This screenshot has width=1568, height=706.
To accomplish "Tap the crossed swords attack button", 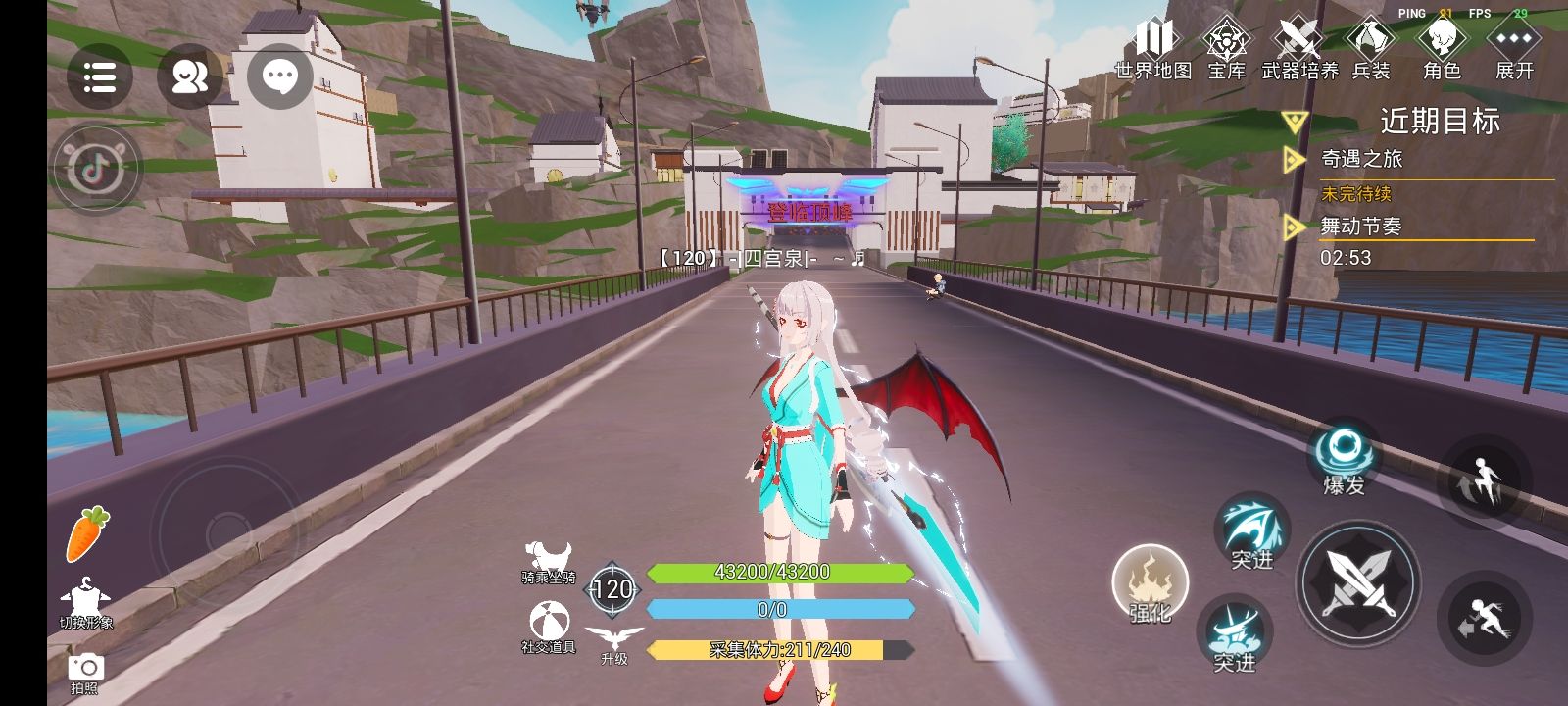I will (x=1358, y=583).
